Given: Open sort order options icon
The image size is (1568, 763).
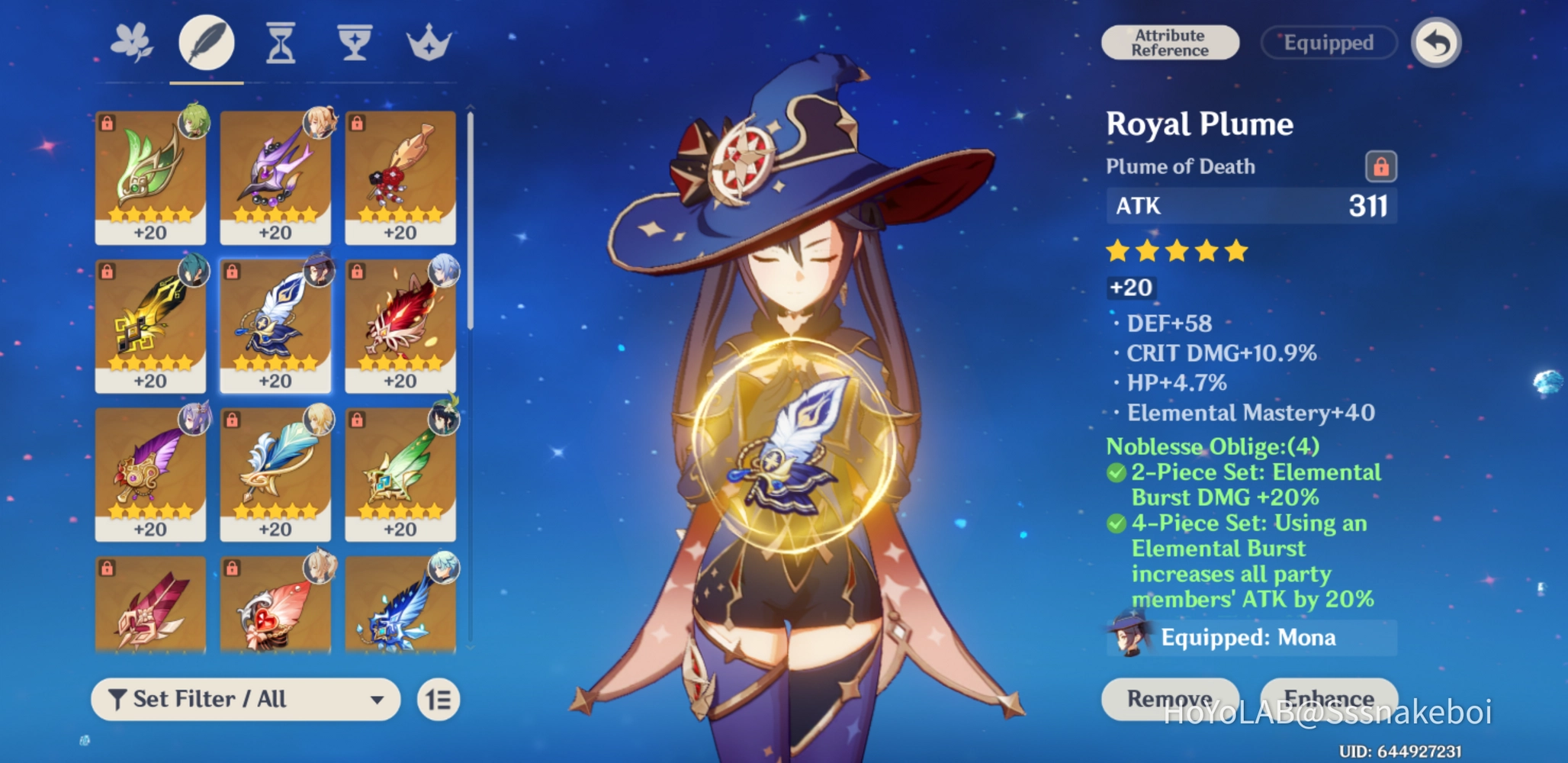Looking at the screenshot, I should (439, 699).
